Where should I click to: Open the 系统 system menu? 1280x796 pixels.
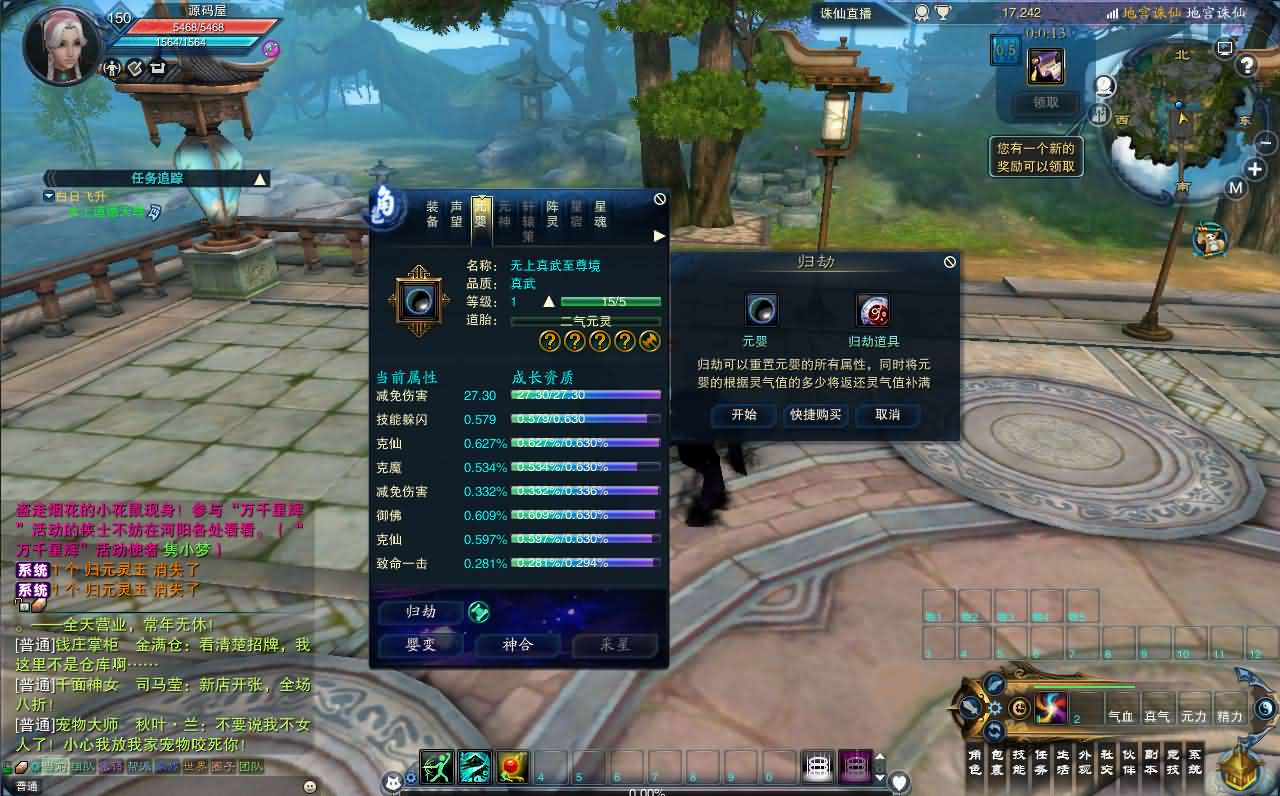(1195, 762)
